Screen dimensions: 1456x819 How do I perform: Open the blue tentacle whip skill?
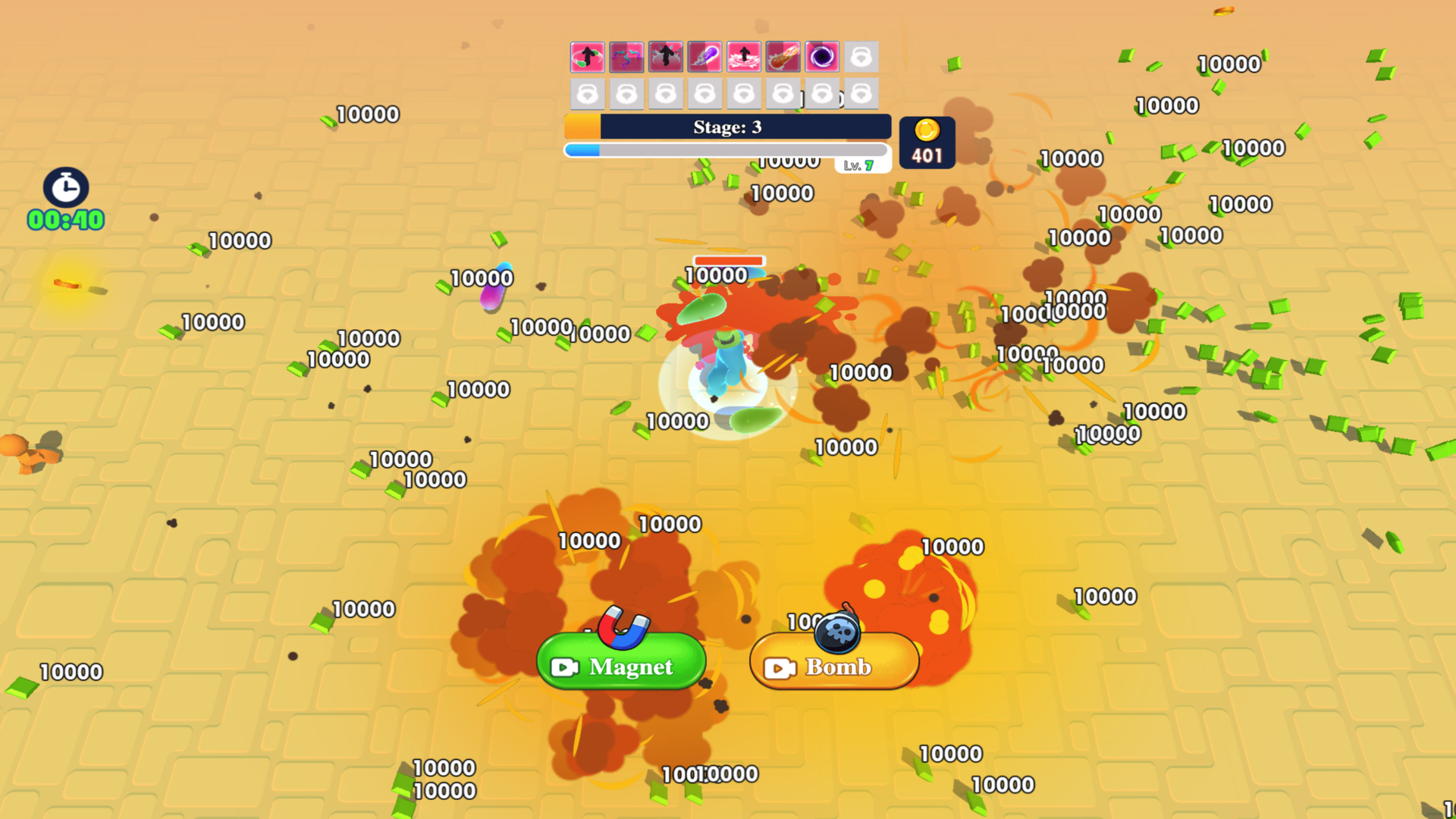click(x=627, y=57)
